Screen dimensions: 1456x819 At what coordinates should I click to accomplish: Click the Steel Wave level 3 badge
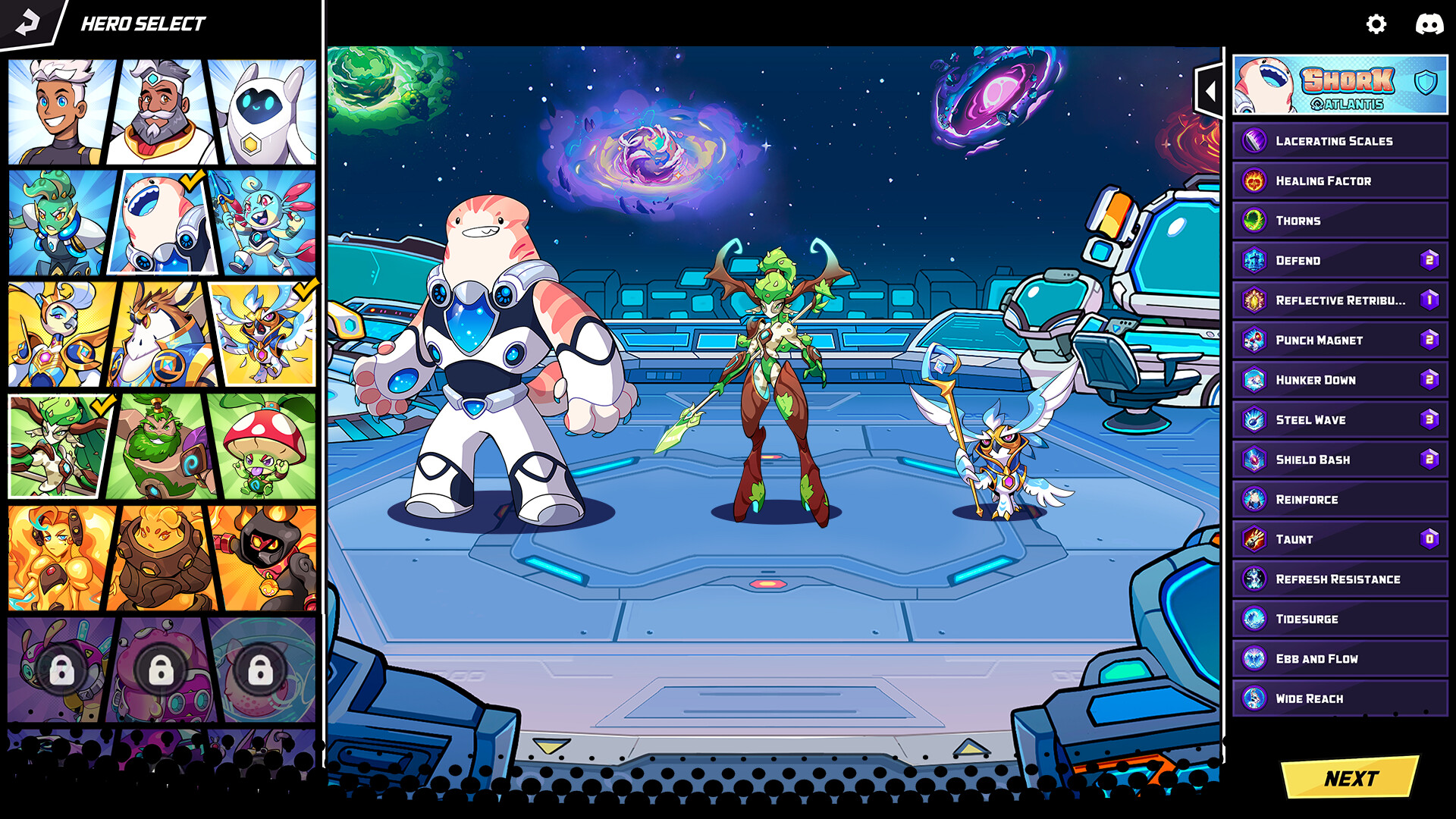(x=1429, y=419)
